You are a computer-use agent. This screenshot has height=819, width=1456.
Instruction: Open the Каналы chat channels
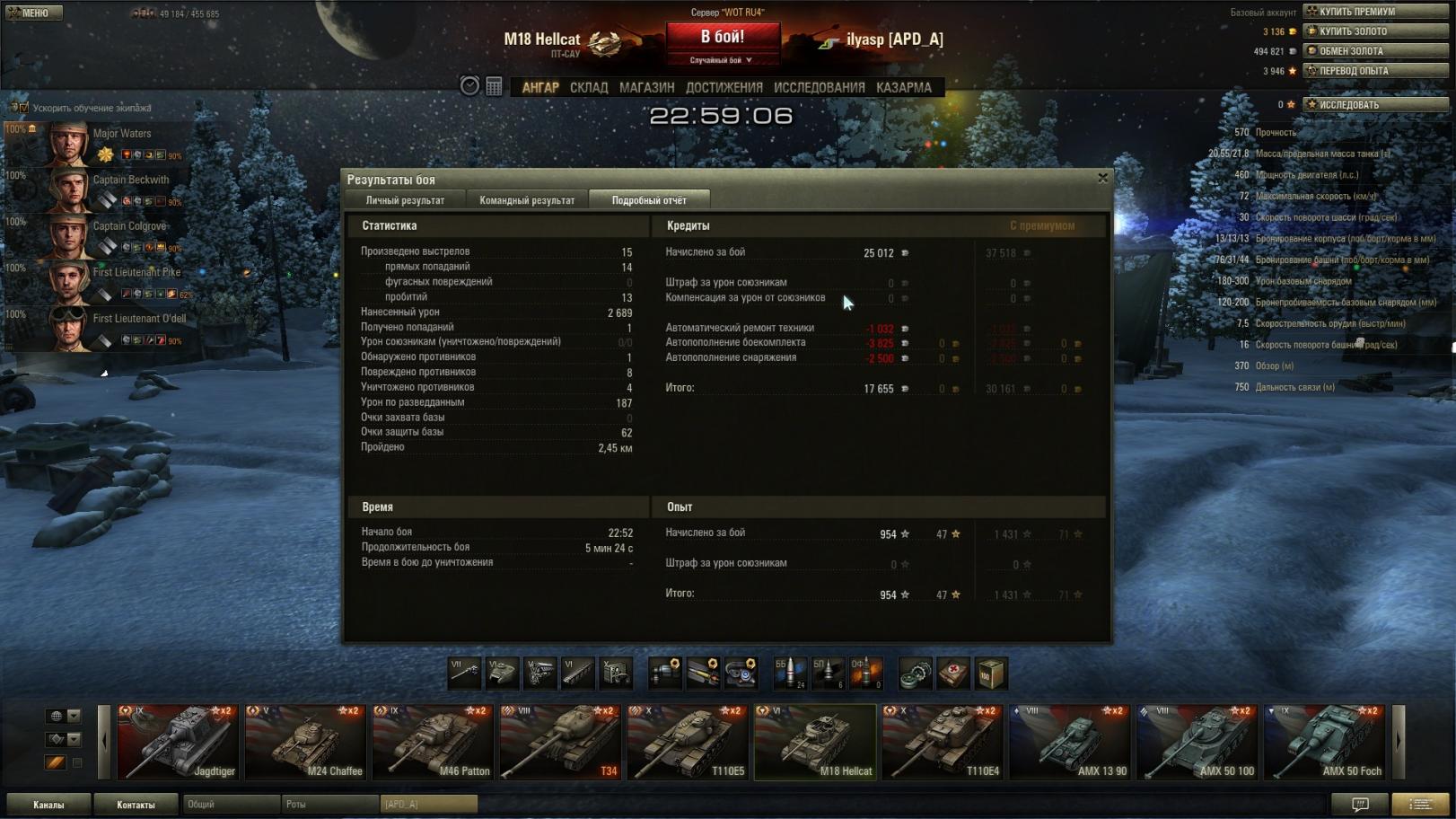(48, 805)
